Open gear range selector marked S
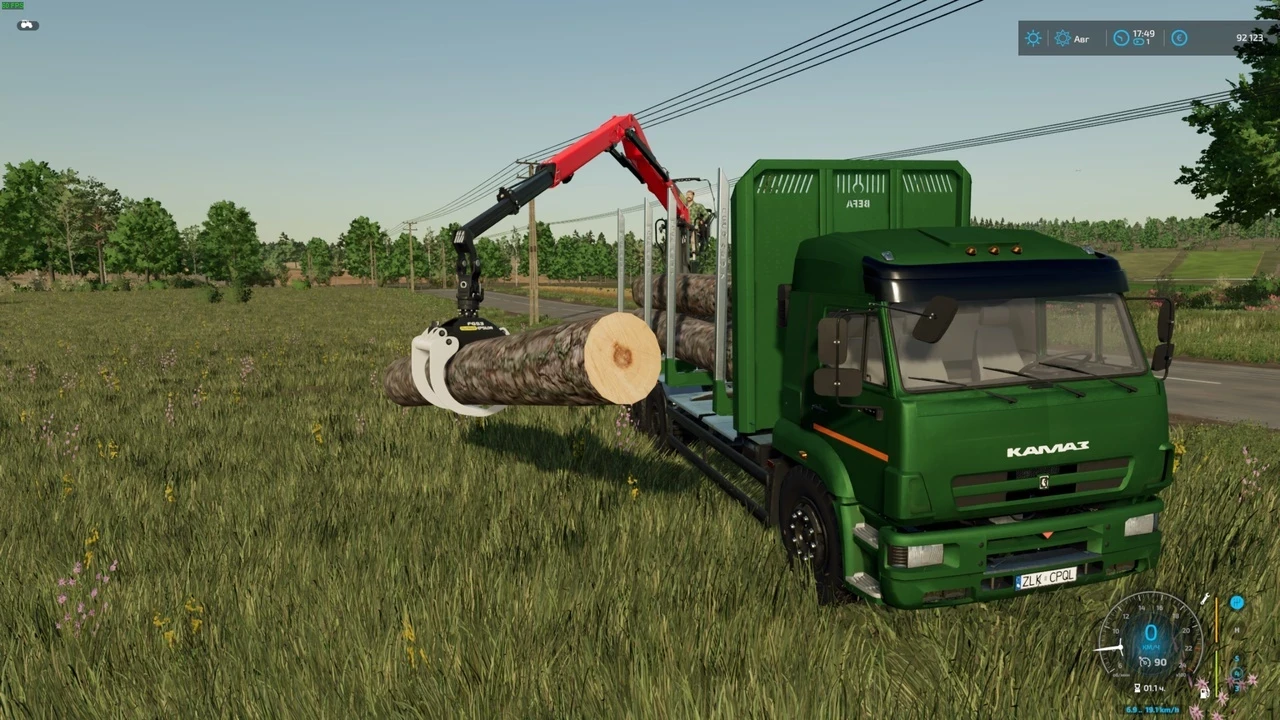This screenshot has height=720, width=1280. (1237, 659)
